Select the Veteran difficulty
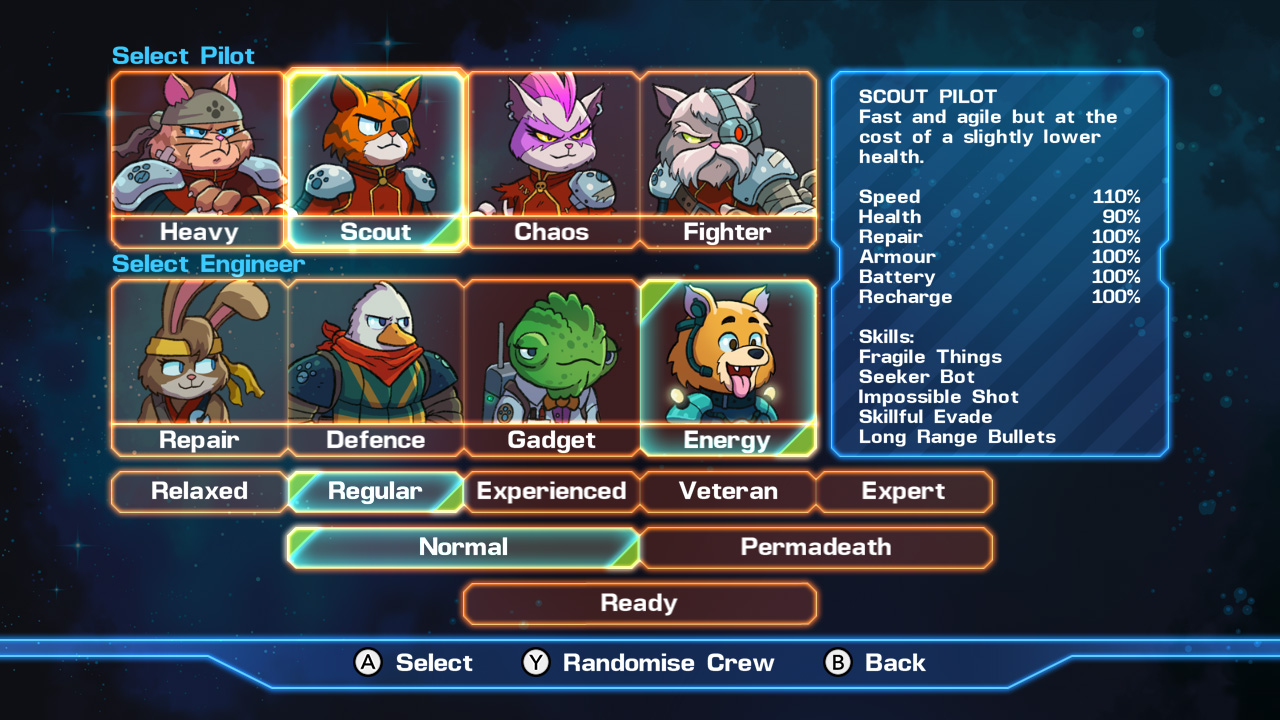Screen dimensions: 1280x720 pos(728,491)
